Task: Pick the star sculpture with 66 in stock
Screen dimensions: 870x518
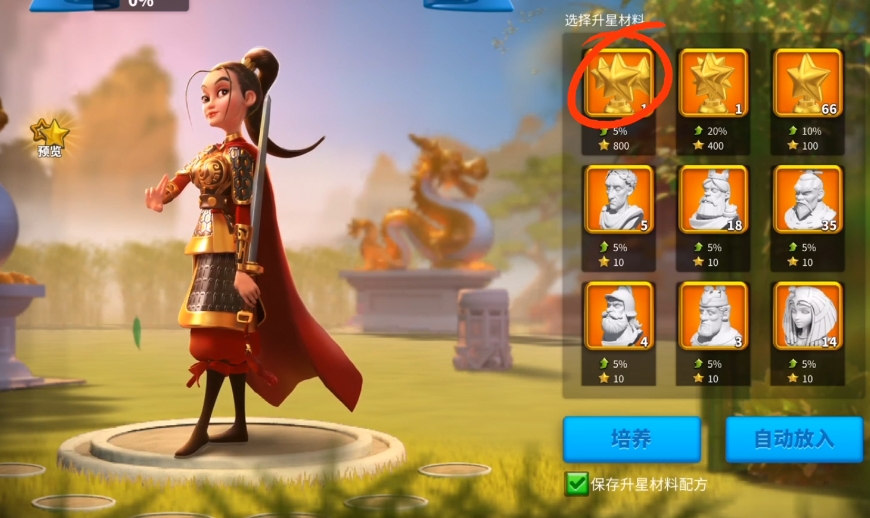Action: [x=807, y=82]
